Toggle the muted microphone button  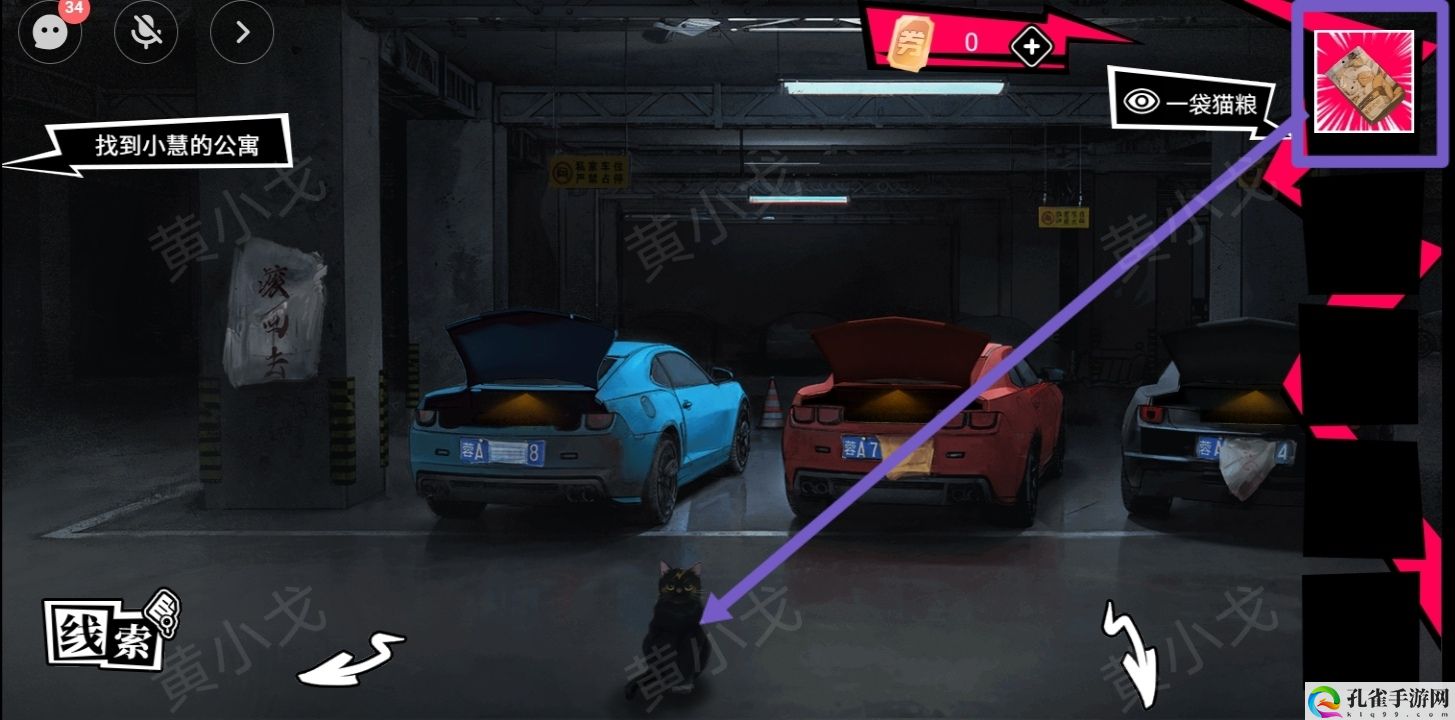point(146,33)
